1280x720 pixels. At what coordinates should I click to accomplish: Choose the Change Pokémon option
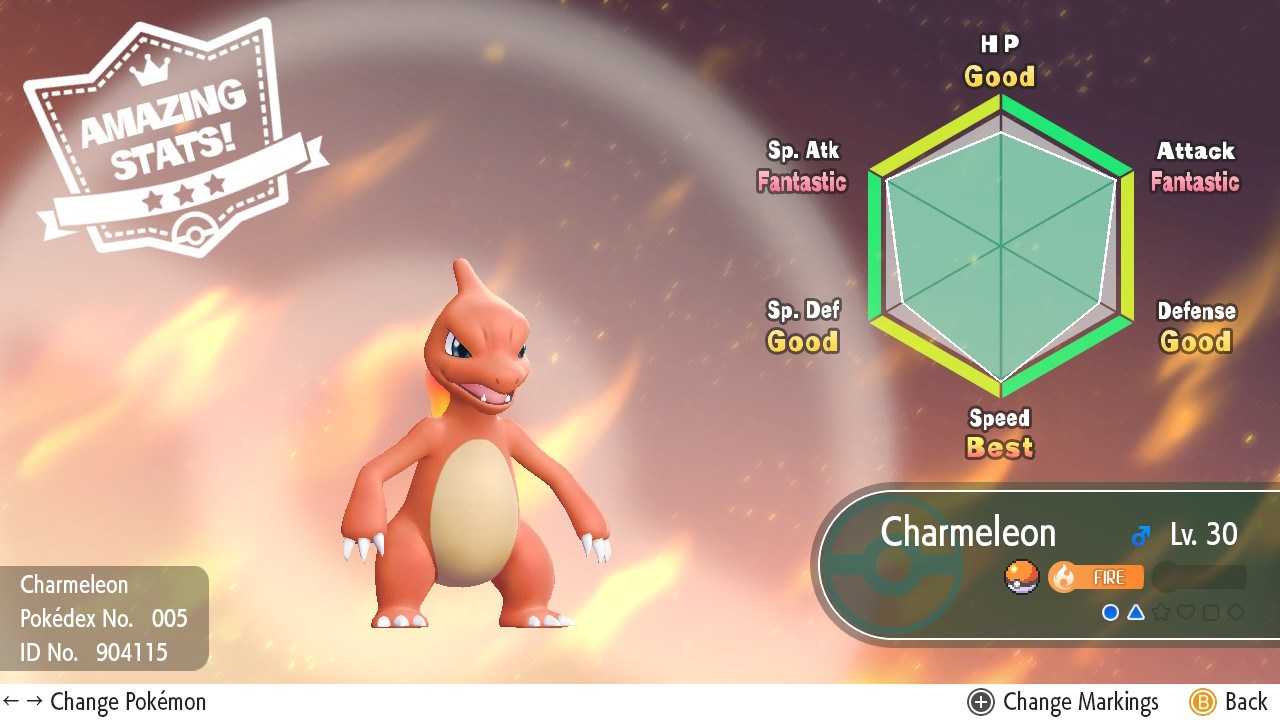coord(105,702)
